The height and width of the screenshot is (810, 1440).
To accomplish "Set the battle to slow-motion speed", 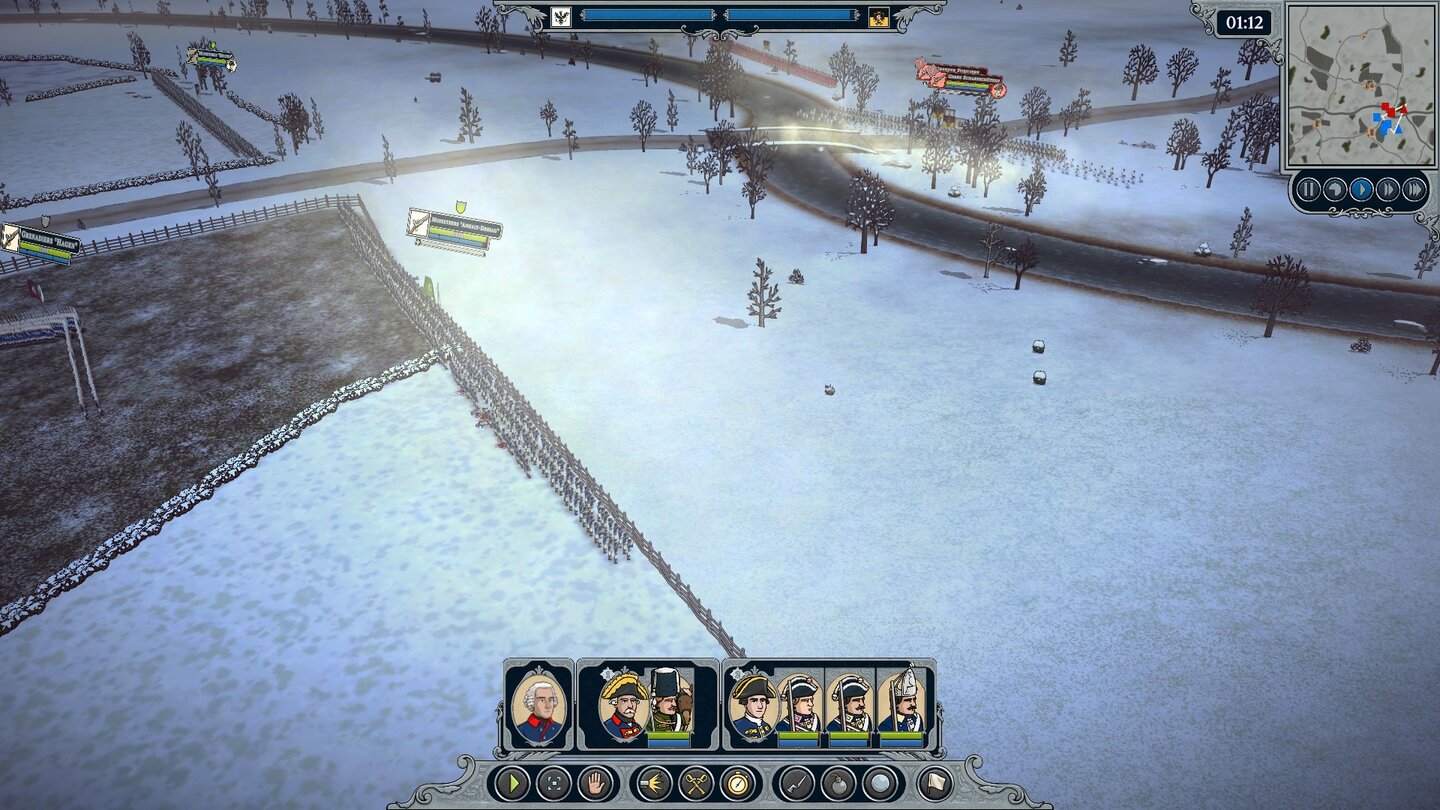I will click(1334, 189).
